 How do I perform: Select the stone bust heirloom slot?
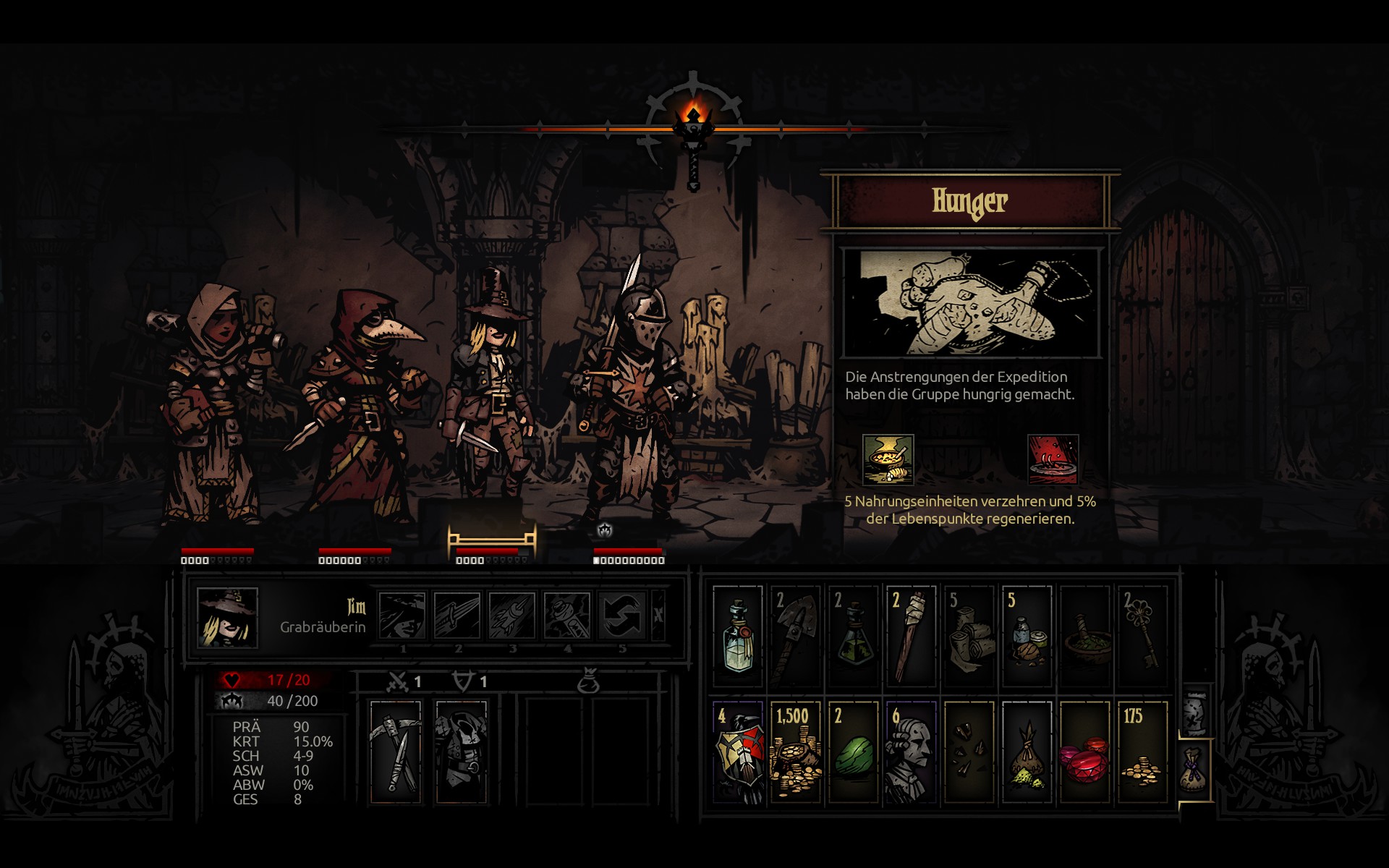coord(911,752)
